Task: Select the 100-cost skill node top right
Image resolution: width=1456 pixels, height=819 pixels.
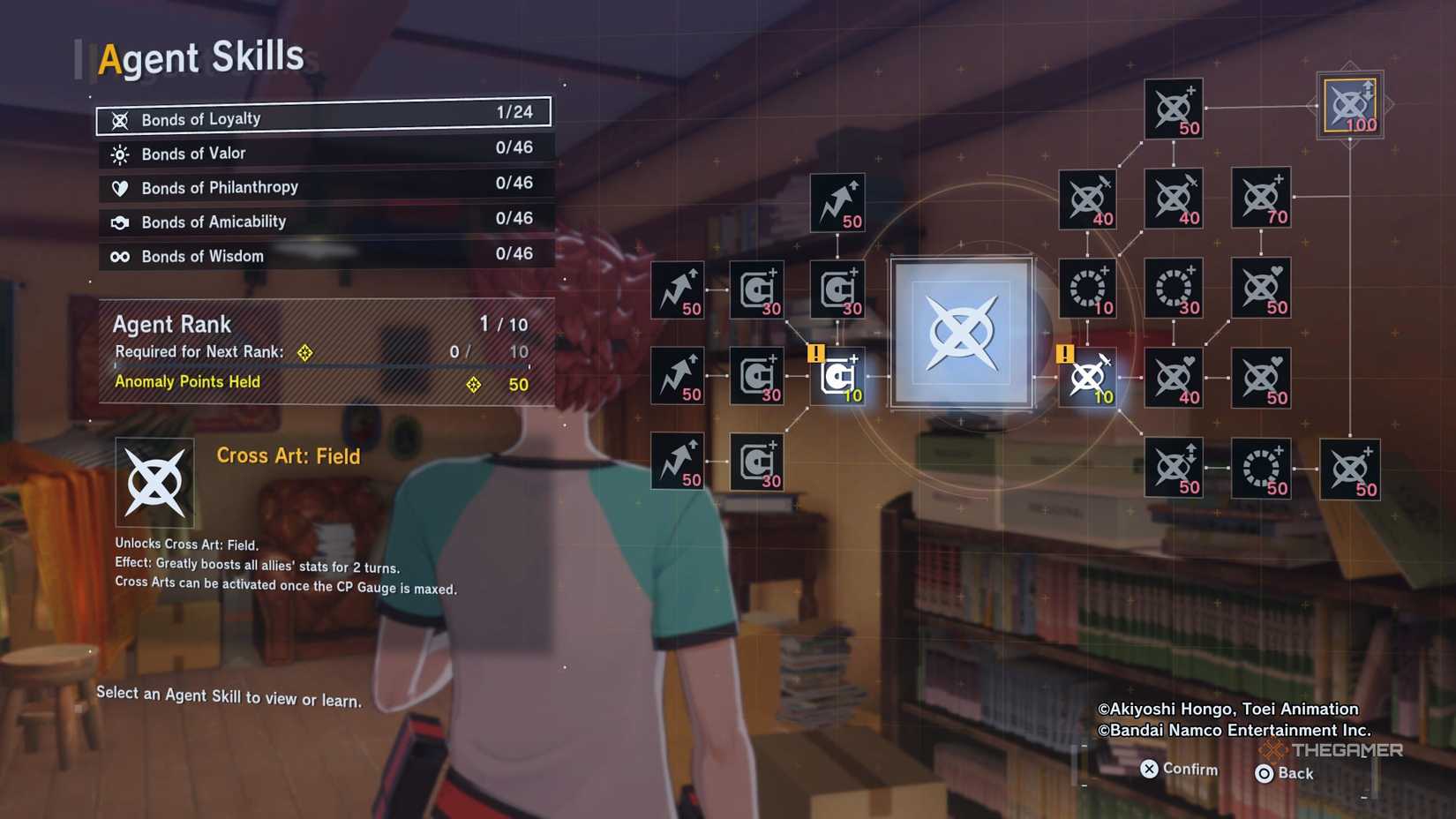Action: click(x=1349, y=106)
